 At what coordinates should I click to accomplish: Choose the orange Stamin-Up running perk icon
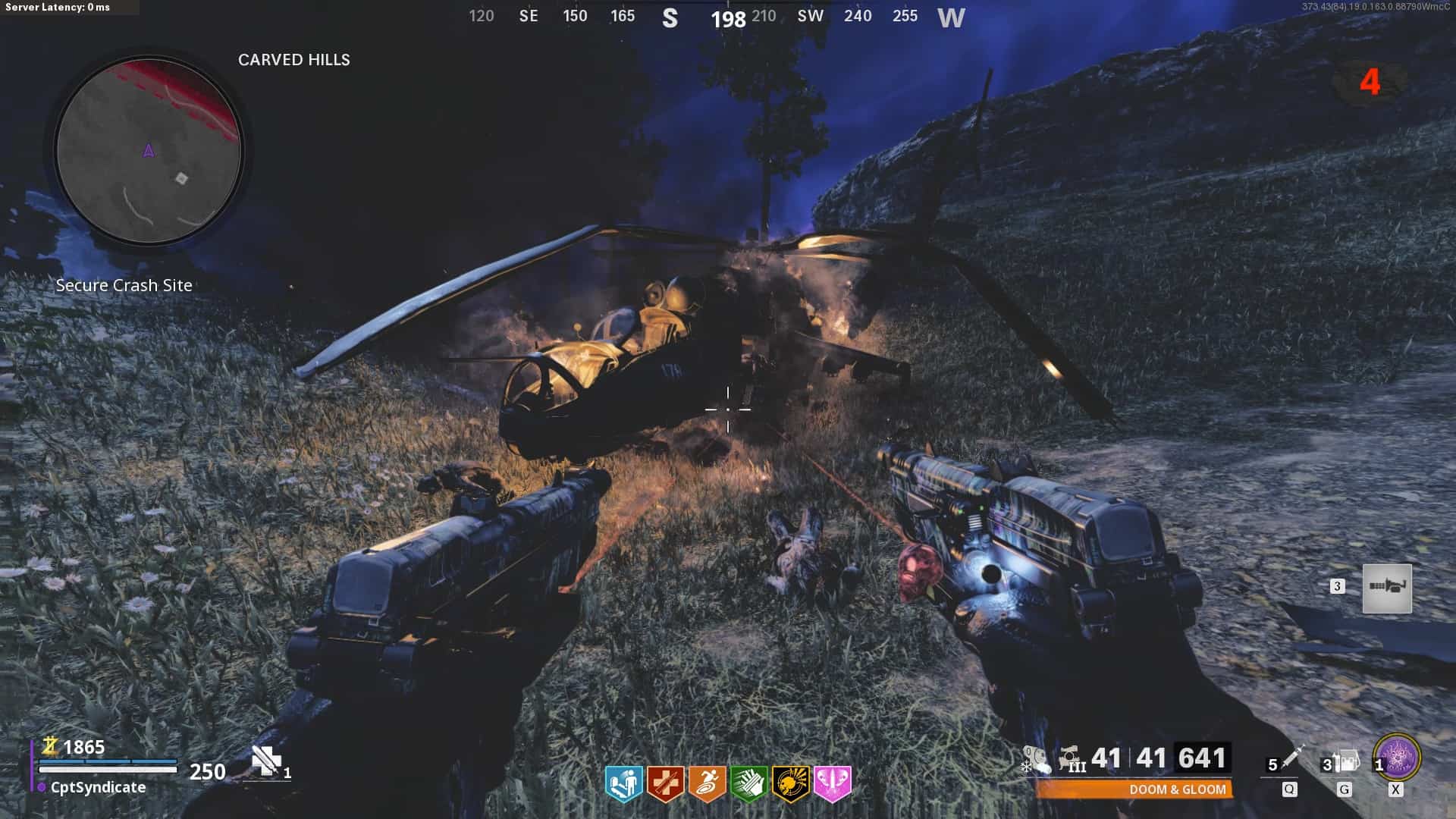click(707, 784)
